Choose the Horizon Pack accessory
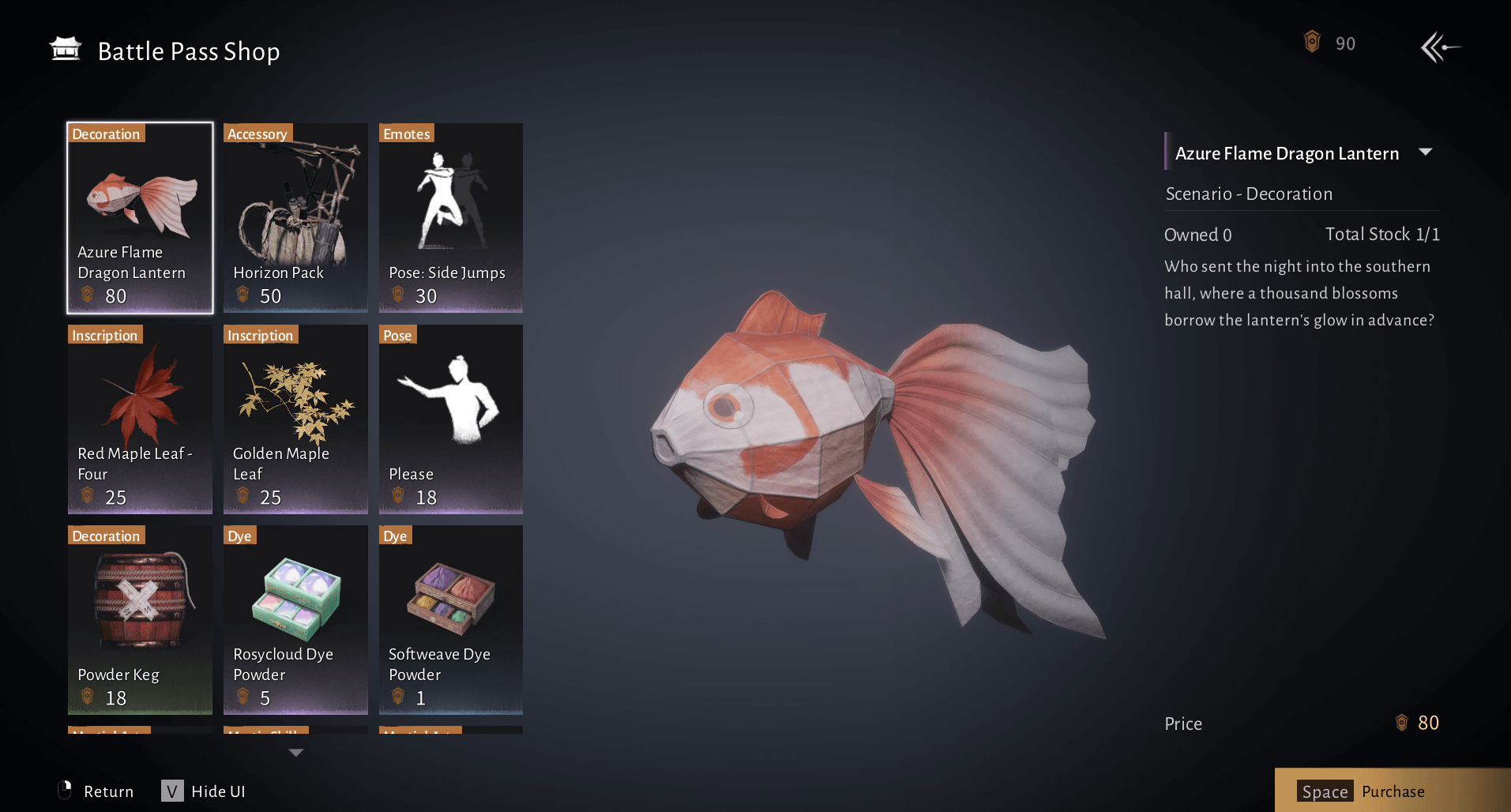Image resolution: width=1511 pixels, height=812 pixels. click(295, 217)
